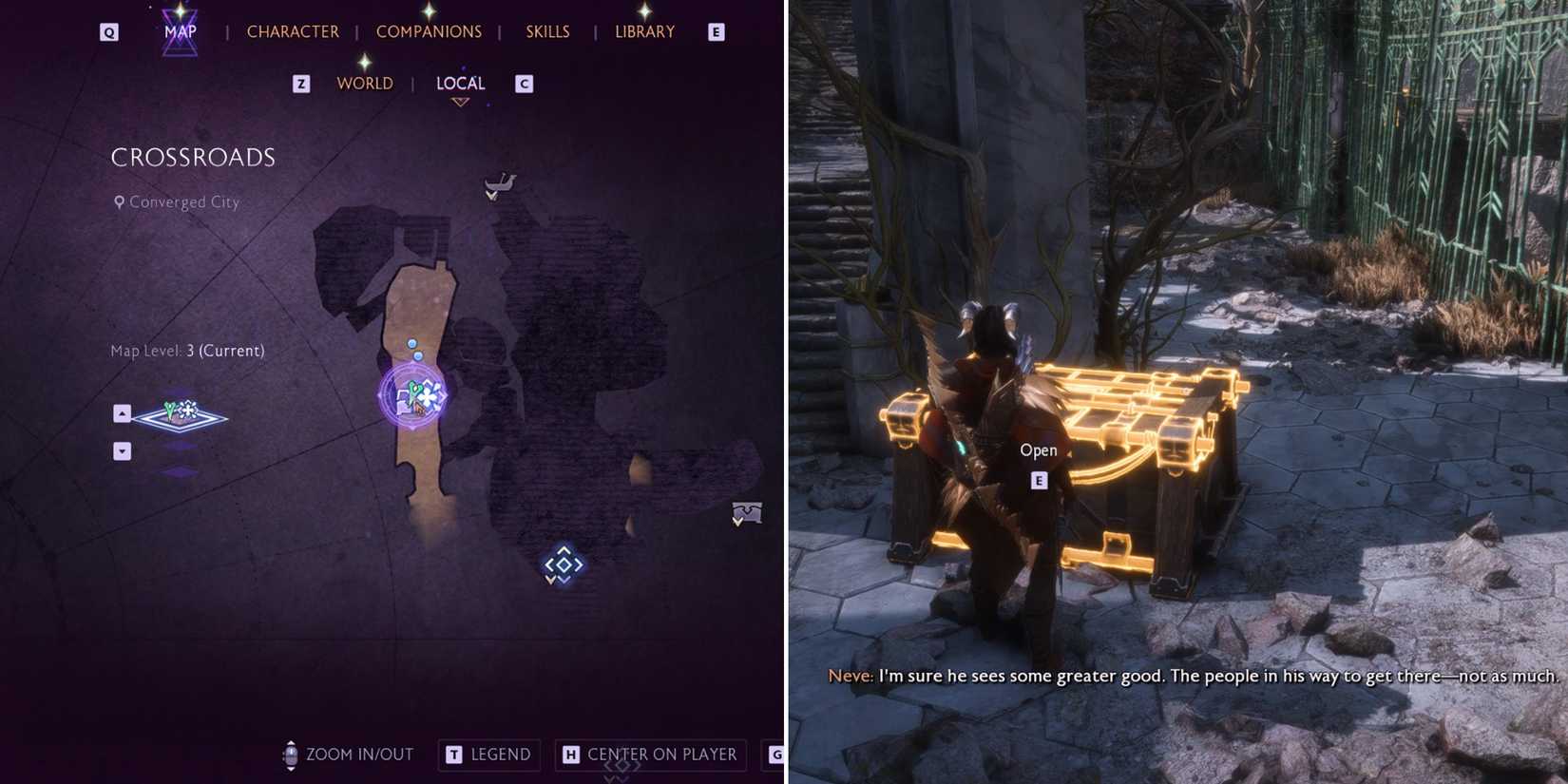
Task: Click the mouse wheel icon next to ZOOM IN/OUT
Action: click(x=290, y=754)
